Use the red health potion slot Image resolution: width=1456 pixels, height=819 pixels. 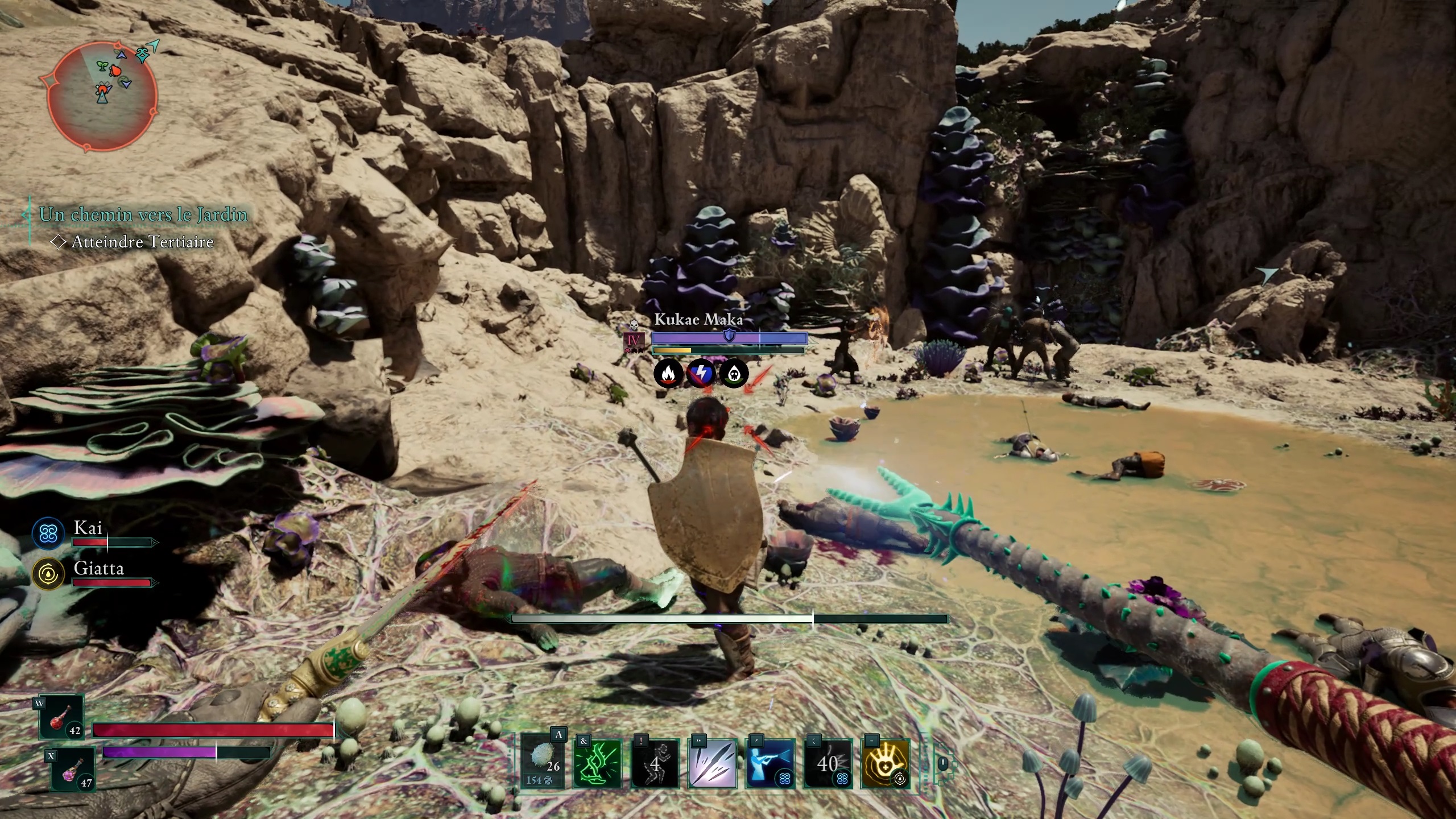tap(61, 717)
